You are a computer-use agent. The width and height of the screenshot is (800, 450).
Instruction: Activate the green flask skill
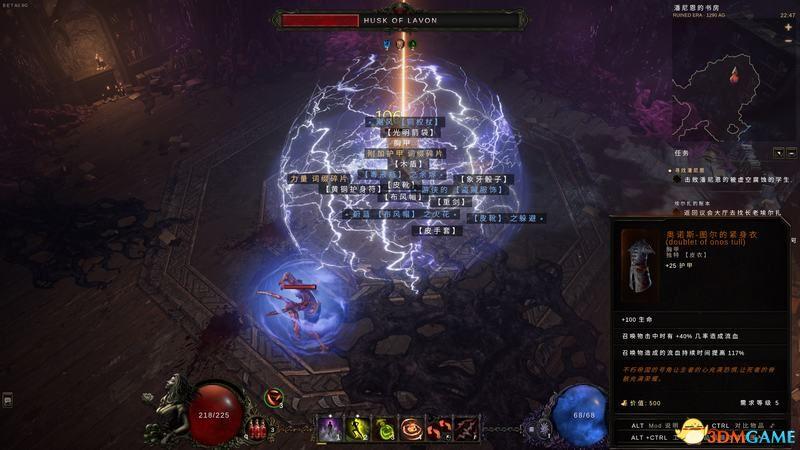coord(385,428)
